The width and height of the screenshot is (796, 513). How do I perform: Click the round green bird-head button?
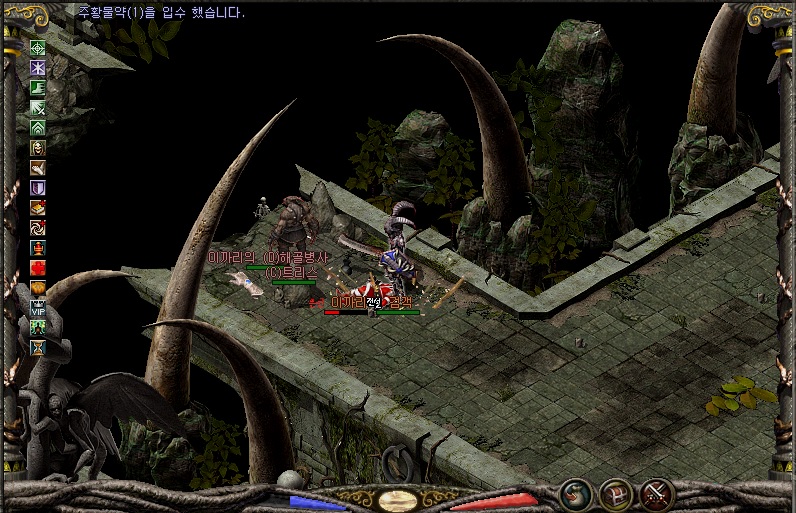(574, 493)
